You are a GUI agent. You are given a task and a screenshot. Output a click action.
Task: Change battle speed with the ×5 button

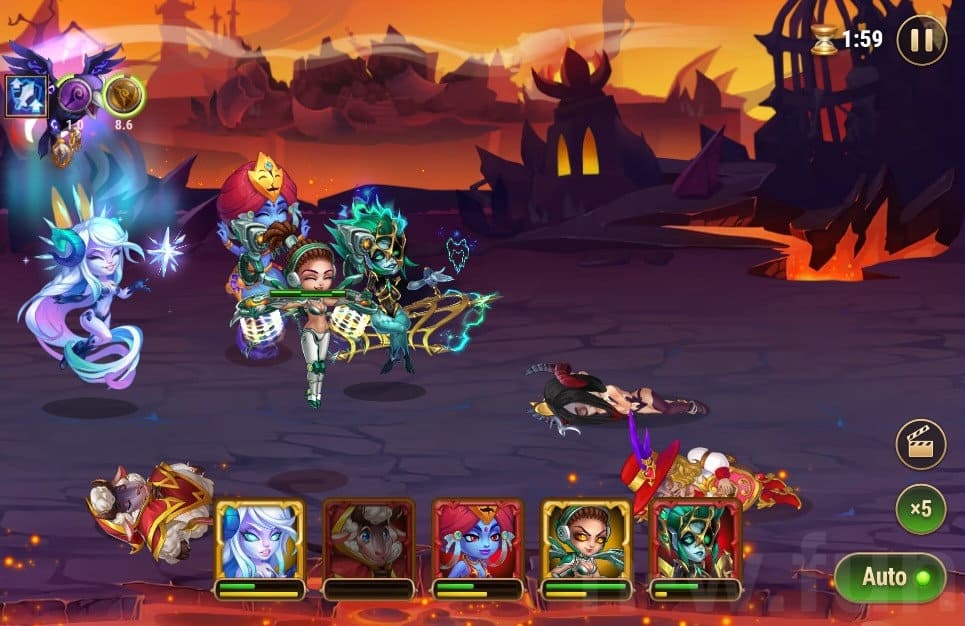coord(920,509)
